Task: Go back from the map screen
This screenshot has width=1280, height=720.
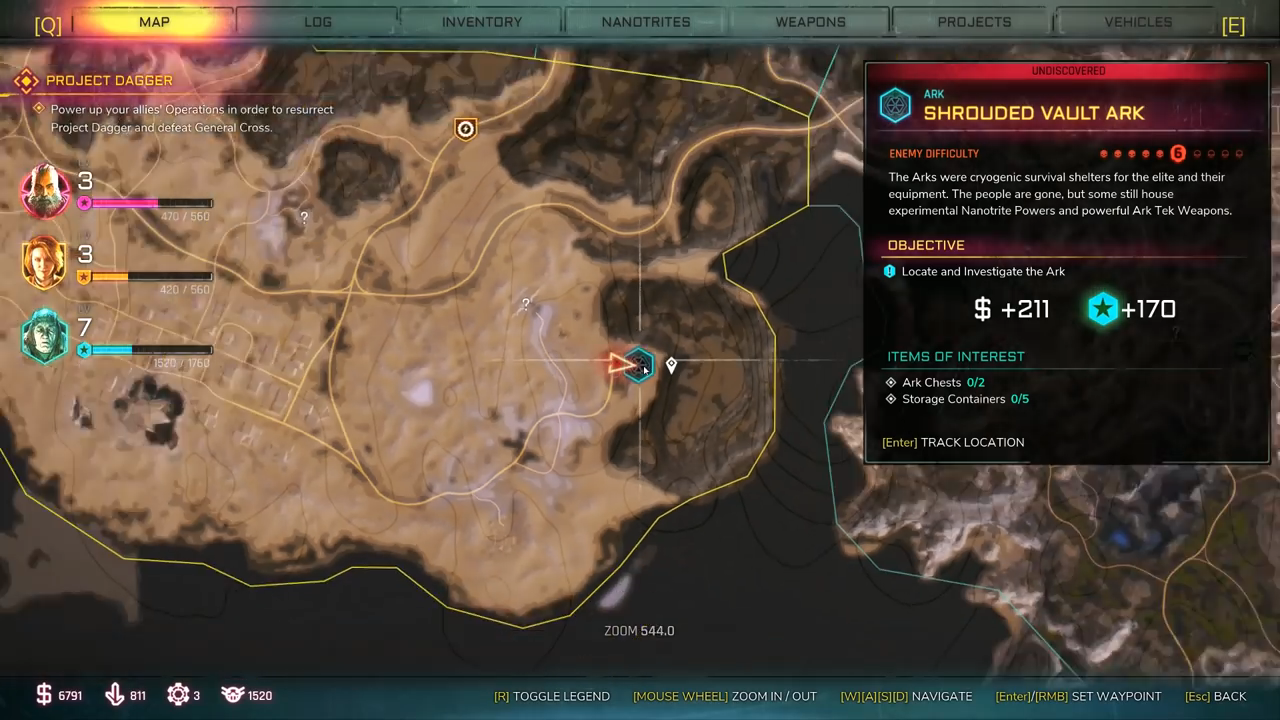Action: pyautogui.click(x=1215, y=696)
